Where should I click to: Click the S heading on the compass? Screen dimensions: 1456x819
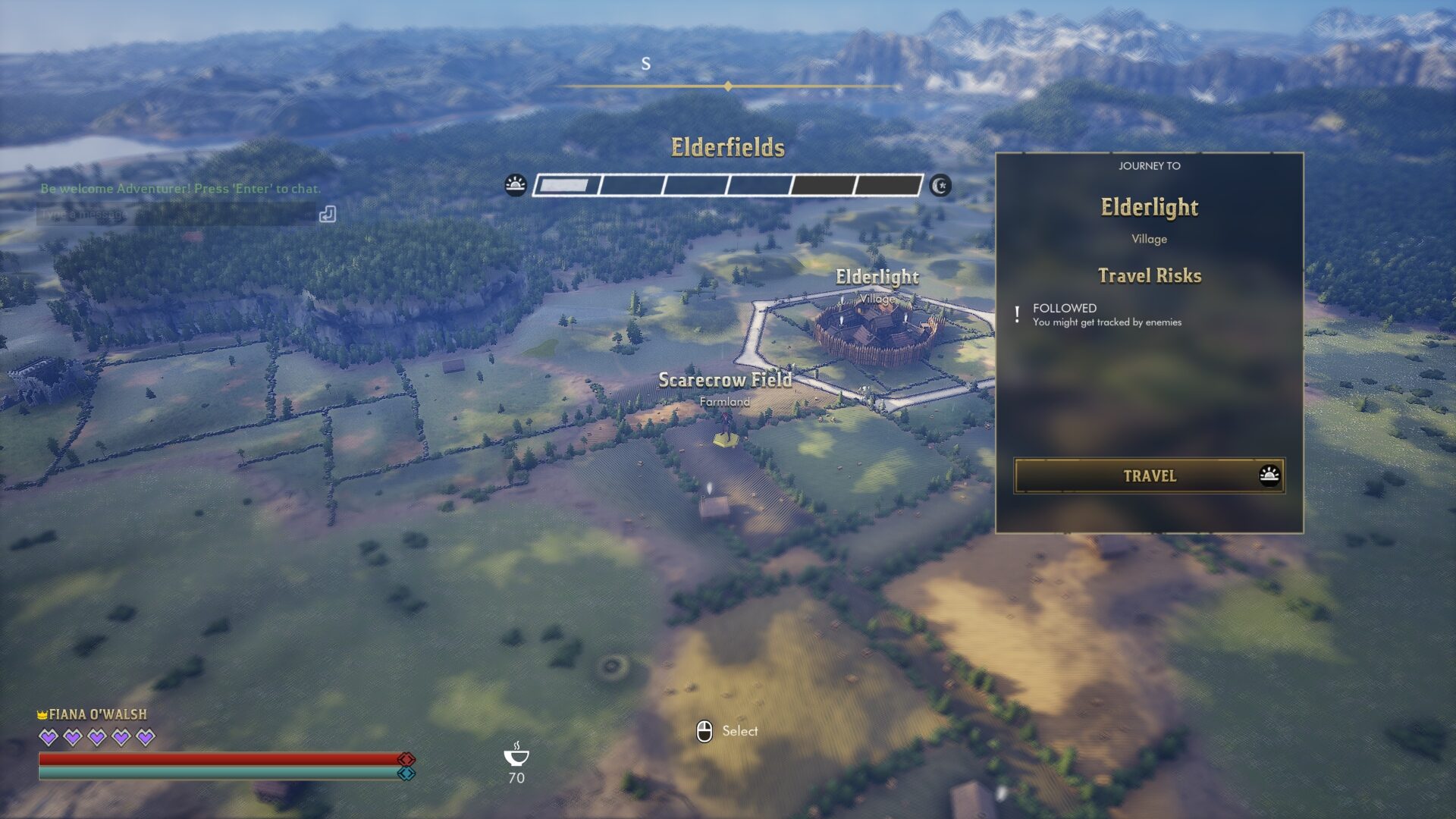tap(646, 64)
